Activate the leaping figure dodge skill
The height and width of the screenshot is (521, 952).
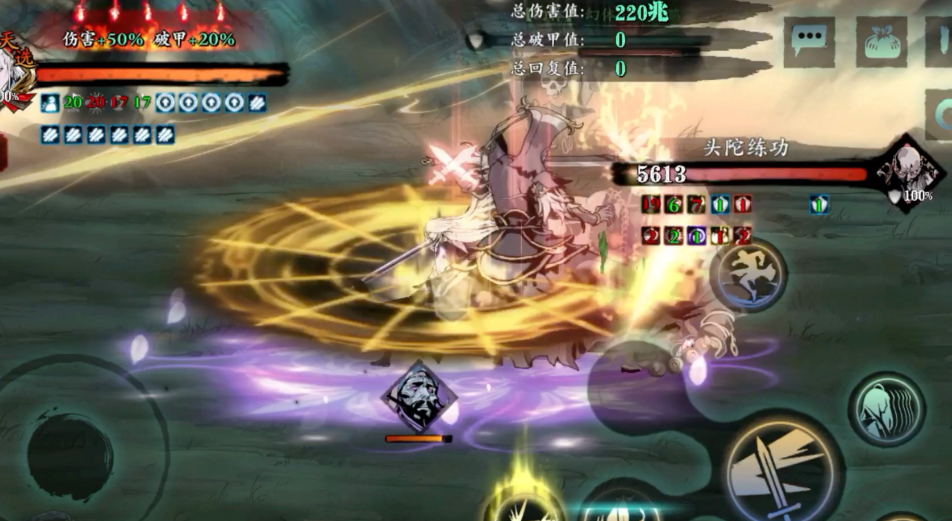[748, 275]
